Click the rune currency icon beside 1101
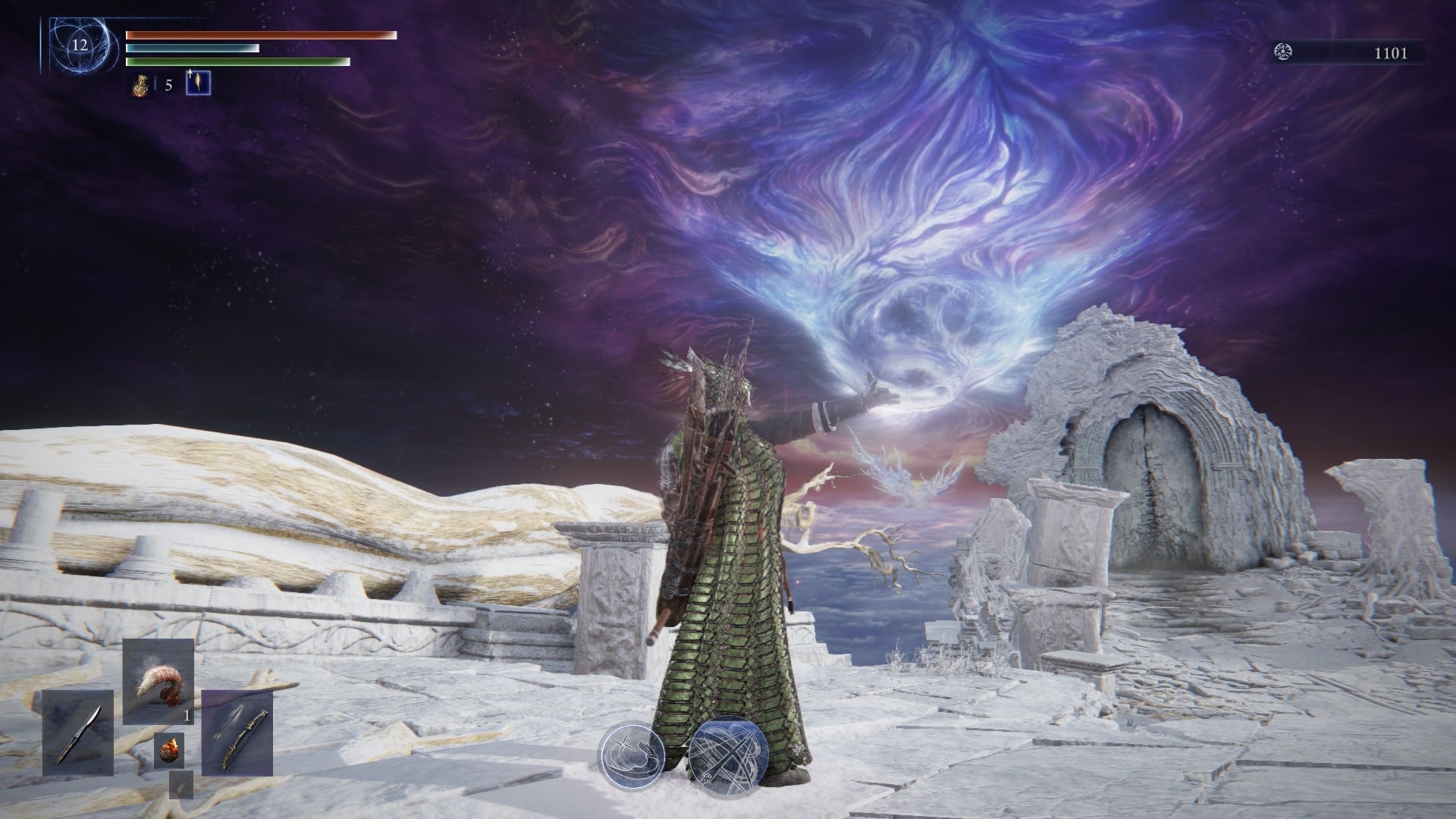Viewport: 1456px width, 819px height. pos(1284,52)
